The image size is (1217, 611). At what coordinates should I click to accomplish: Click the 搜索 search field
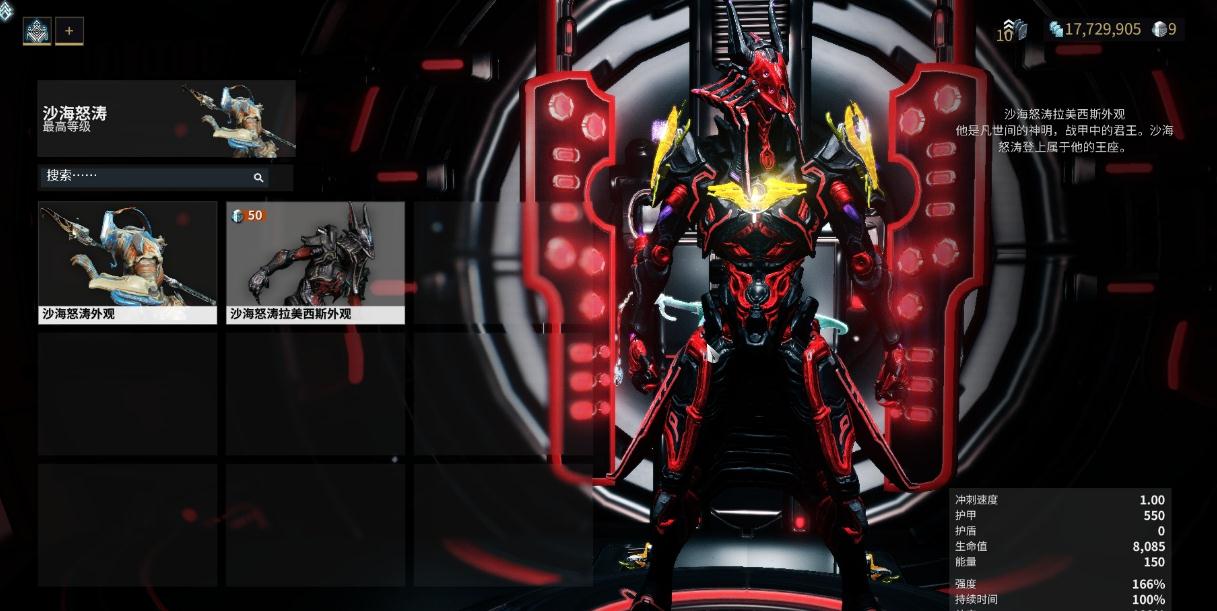[150, 176]
